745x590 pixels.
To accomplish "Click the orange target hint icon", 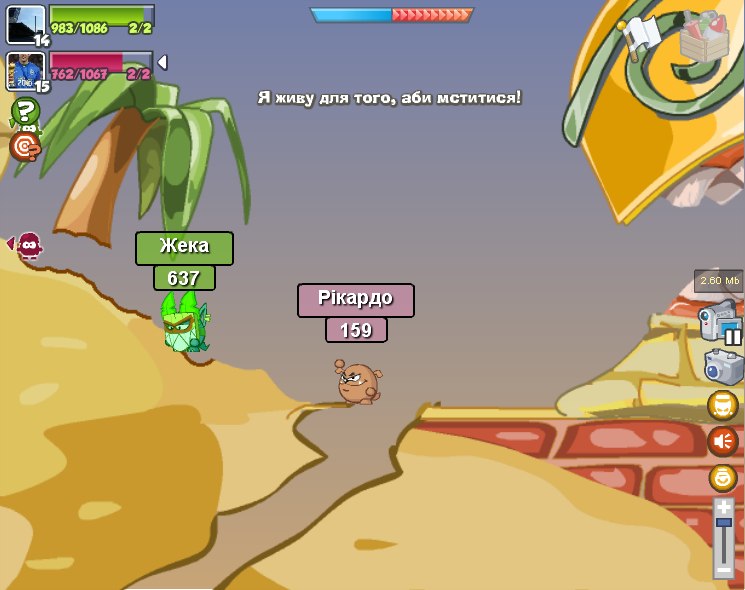I will (x=24, y=147).
